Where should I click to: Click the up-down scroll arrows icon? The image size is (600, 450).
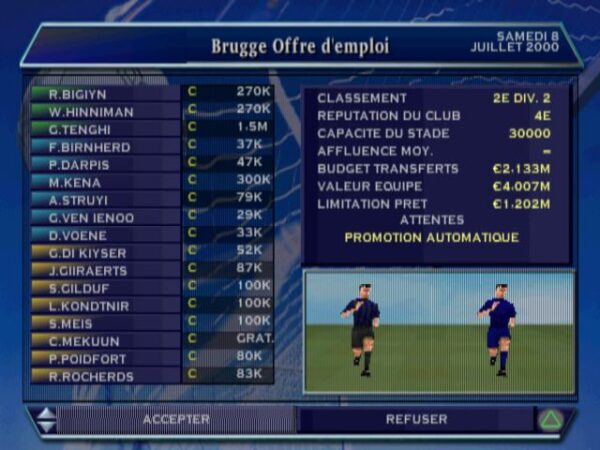[46, 419]
